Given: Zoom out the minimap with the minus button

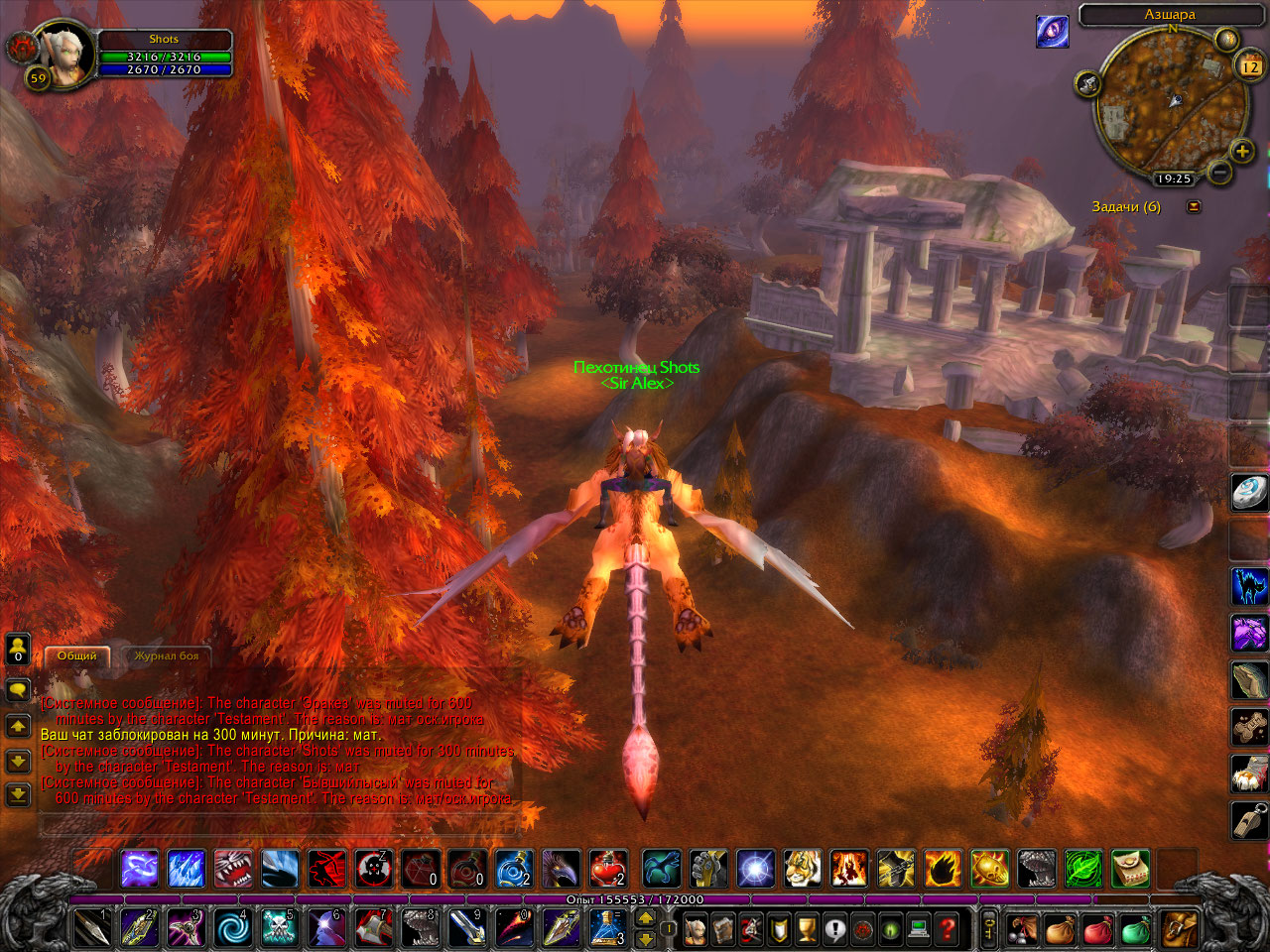Looking at the screenshot, I should (1220, 173).
